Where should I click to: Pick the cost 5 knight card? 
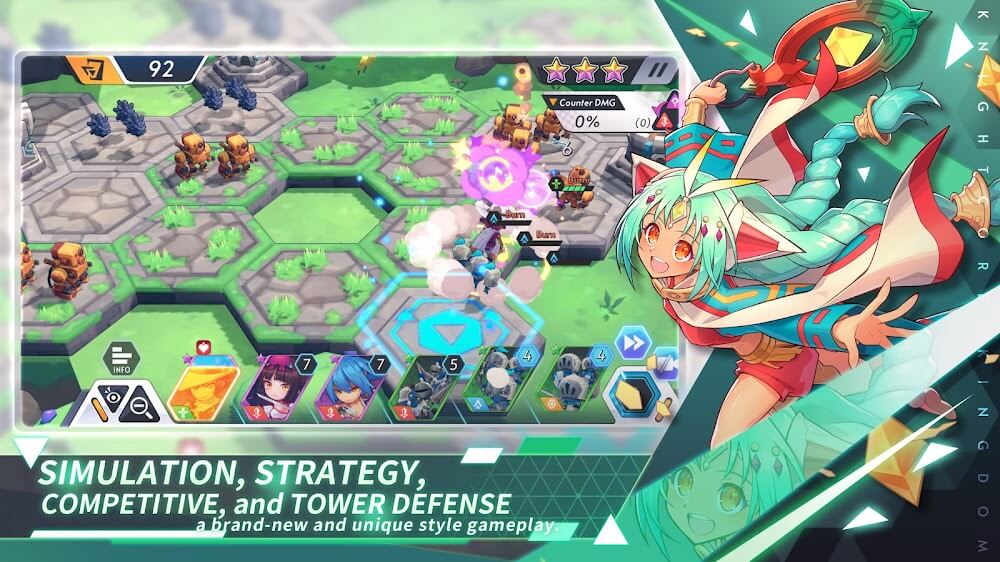pos(426,388)
